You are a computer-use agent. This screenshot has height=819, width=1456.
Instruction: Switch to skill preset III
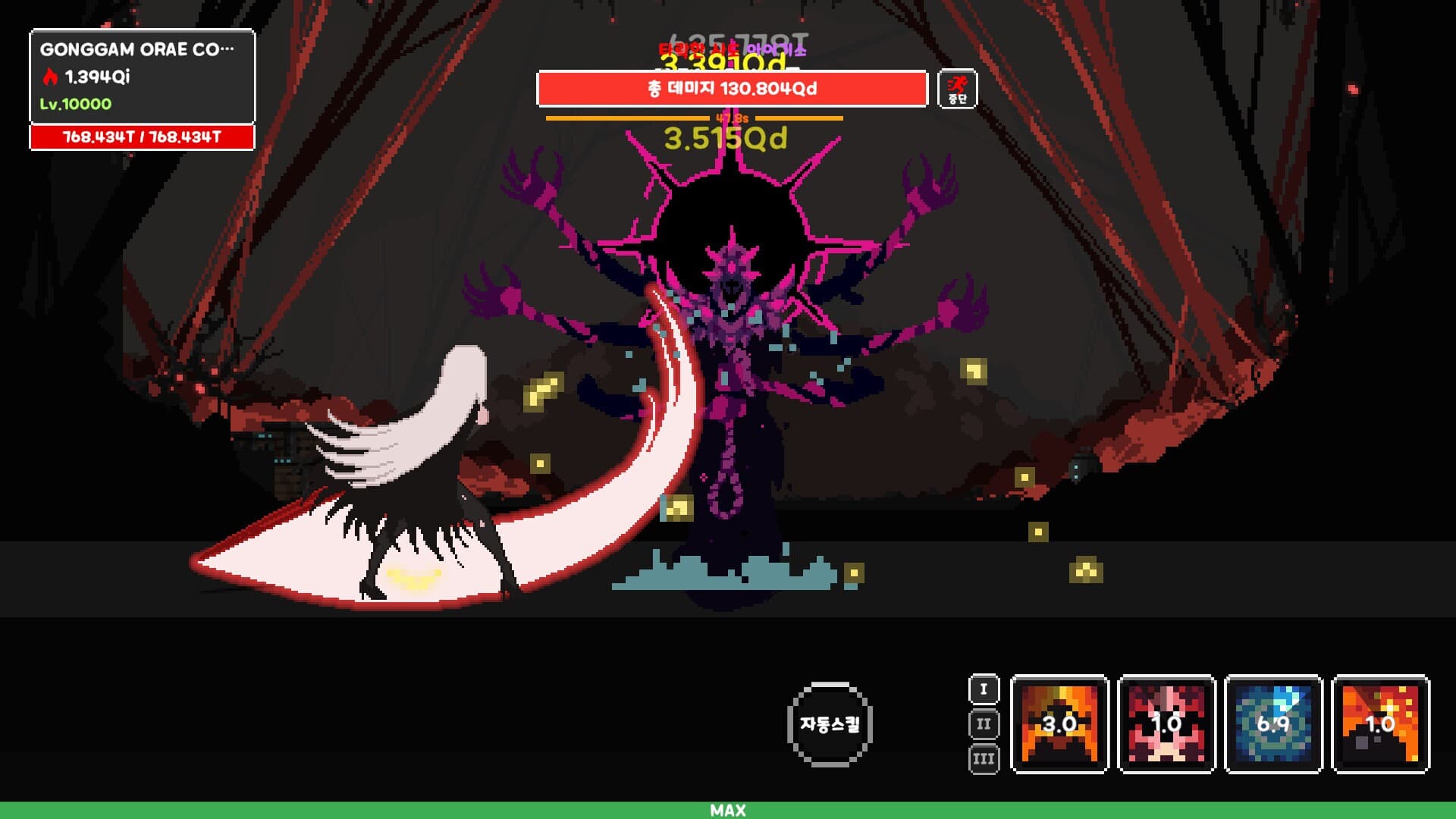(x=984, y=759)
